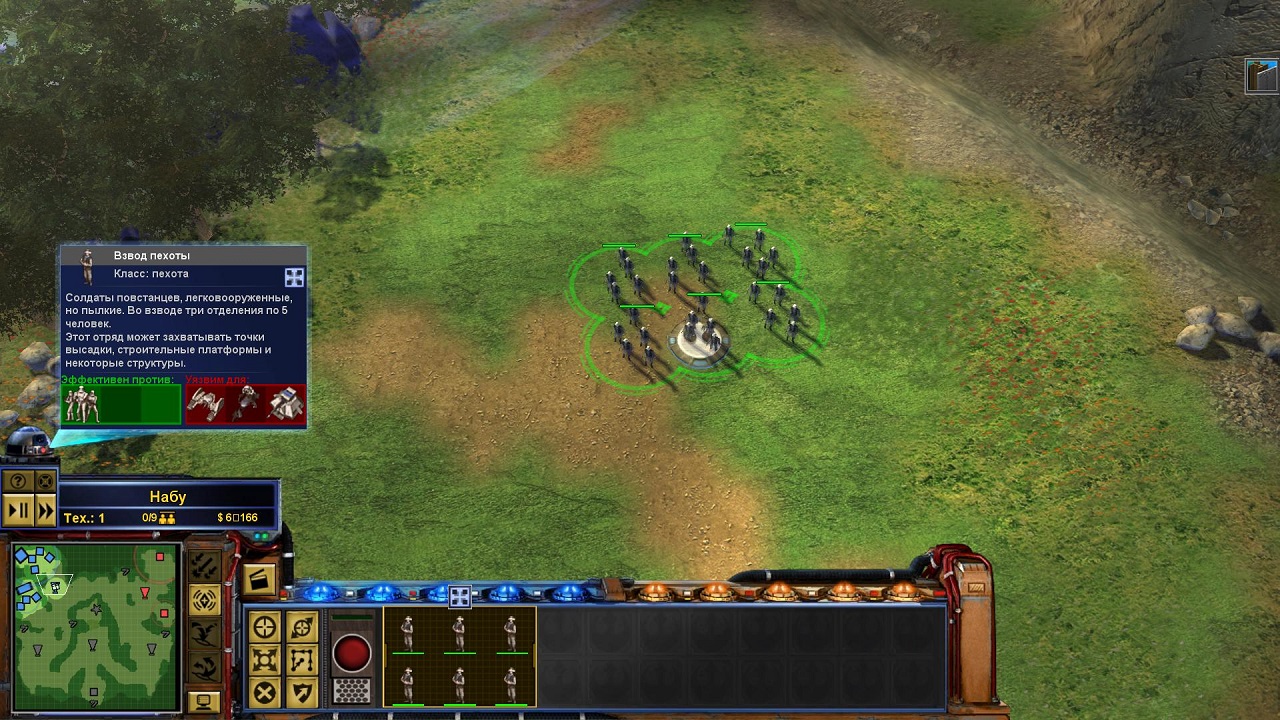Viewport: 1280px width, 720px height.
Task: Choose the crosshair-with-arrow attack-move command
Action: (302, 627)
